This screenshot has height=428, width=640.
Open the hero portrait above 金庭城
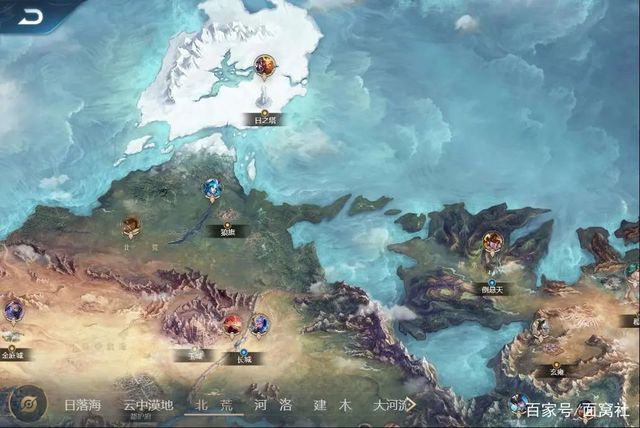click(x=14, y=311)
